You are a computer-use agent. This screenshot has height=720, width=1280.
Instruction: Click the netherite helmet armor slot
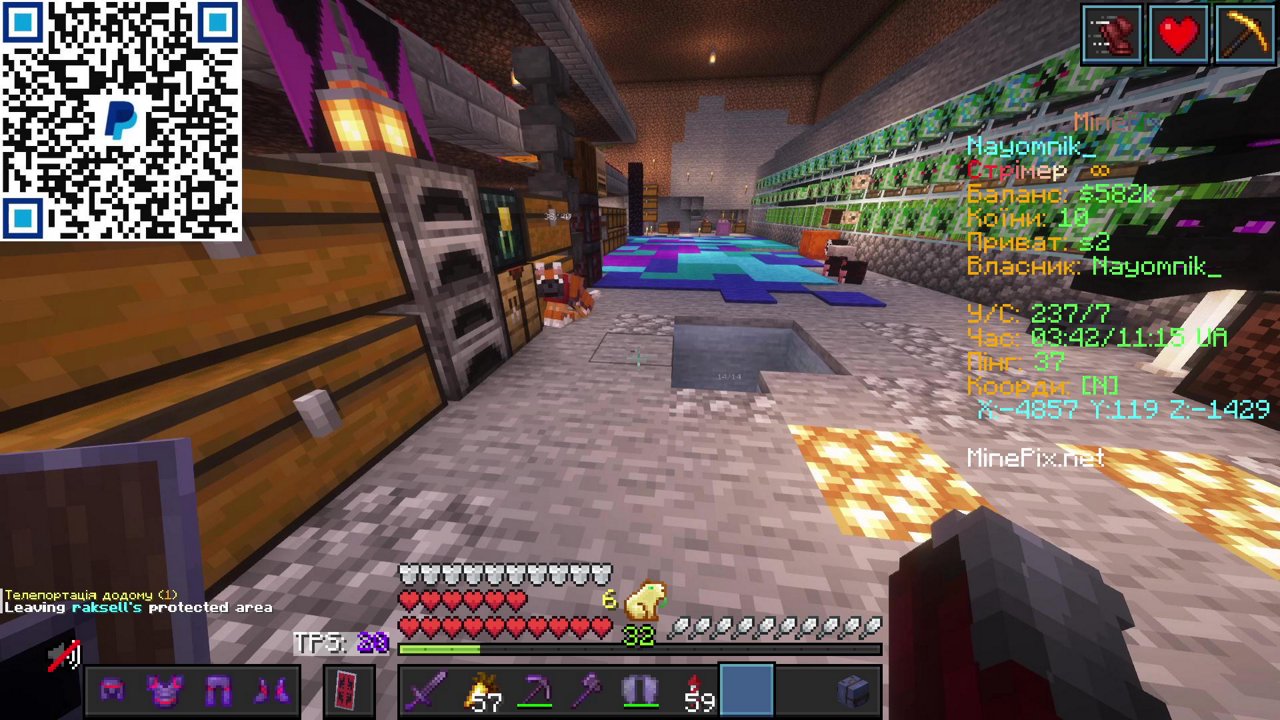point(111,690)
